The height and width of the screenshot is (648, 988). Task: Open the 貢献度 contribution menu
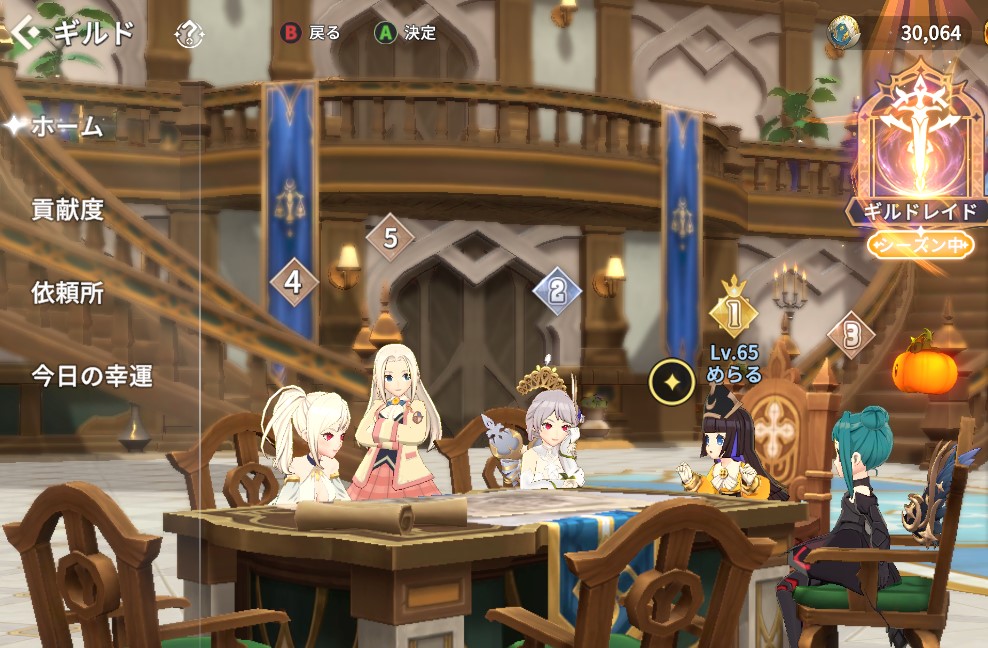pyautogui.click(x=68, y=210)
